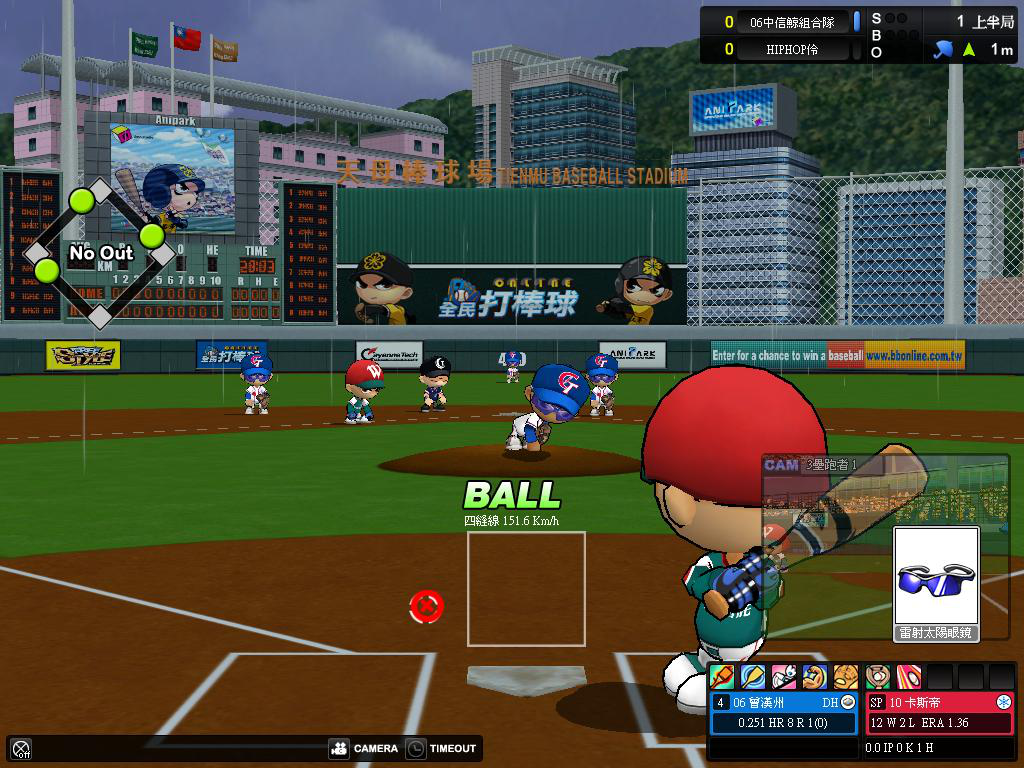
Task: Select the catcher's mitt with ball skill
Action: tap(877, 677)
